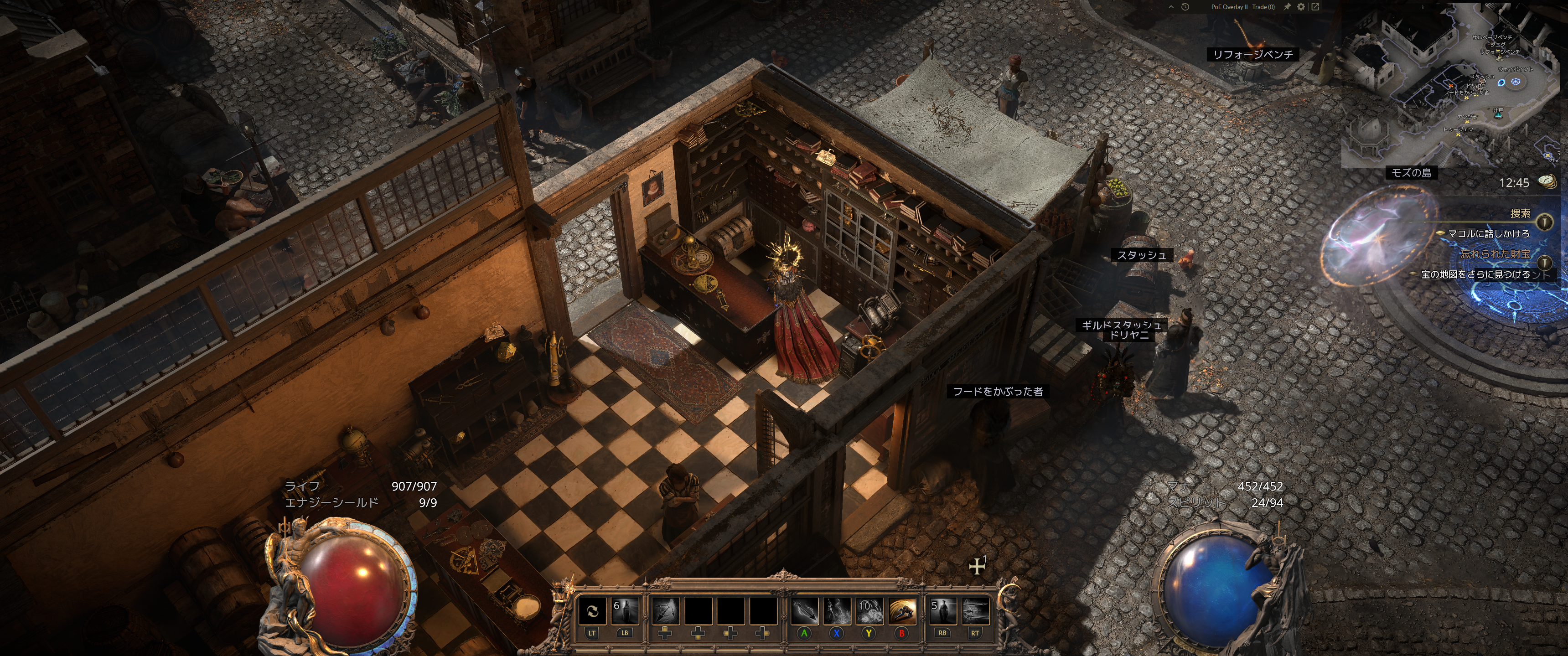The height and width of the screenshot is (656, 1568).
Task: Click the weapon swap icon in the hotbar
Action: pos(592,611)
